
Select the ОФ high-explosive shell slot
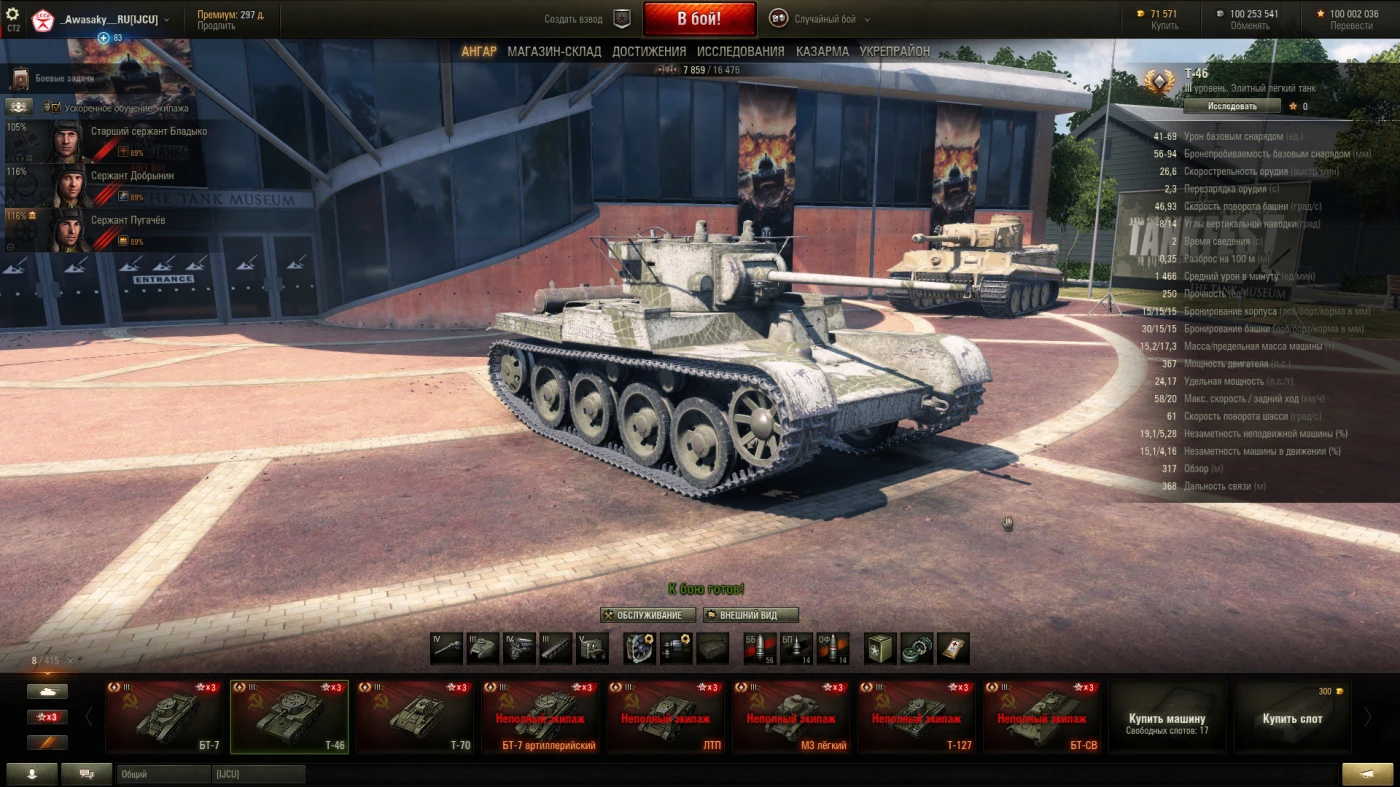pyautogui.click(x=832, y=648)
